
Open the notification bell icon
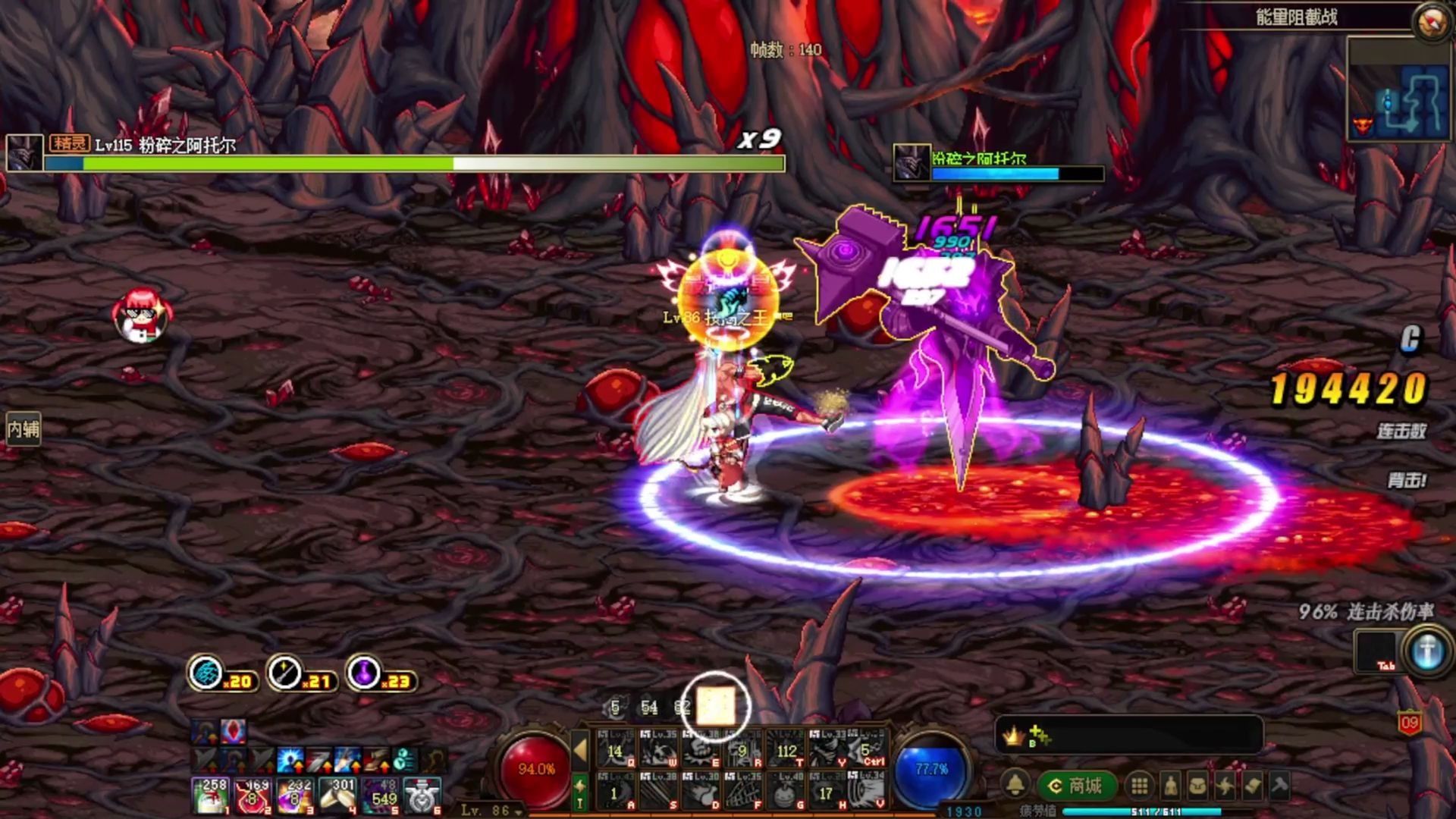click(x=1015, y=786)
